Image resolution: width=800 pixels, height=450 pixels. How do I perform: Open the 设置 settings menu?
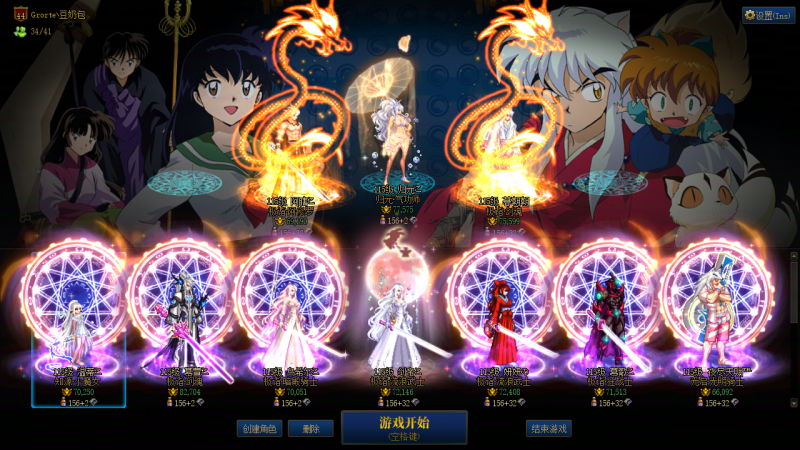(768, 15)
